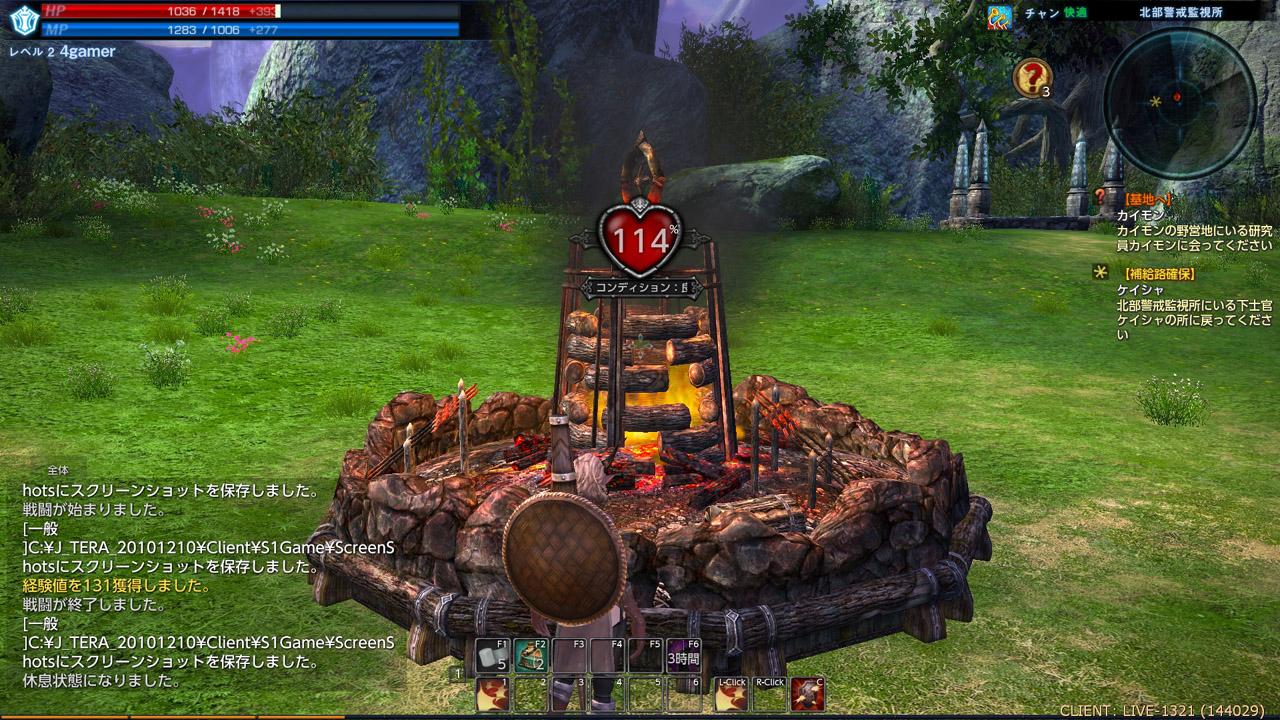Image resolution: width=1280 pixels, height=720 pixels.
Task: Click the hotbar page number indicator
Action: [458, 674]
